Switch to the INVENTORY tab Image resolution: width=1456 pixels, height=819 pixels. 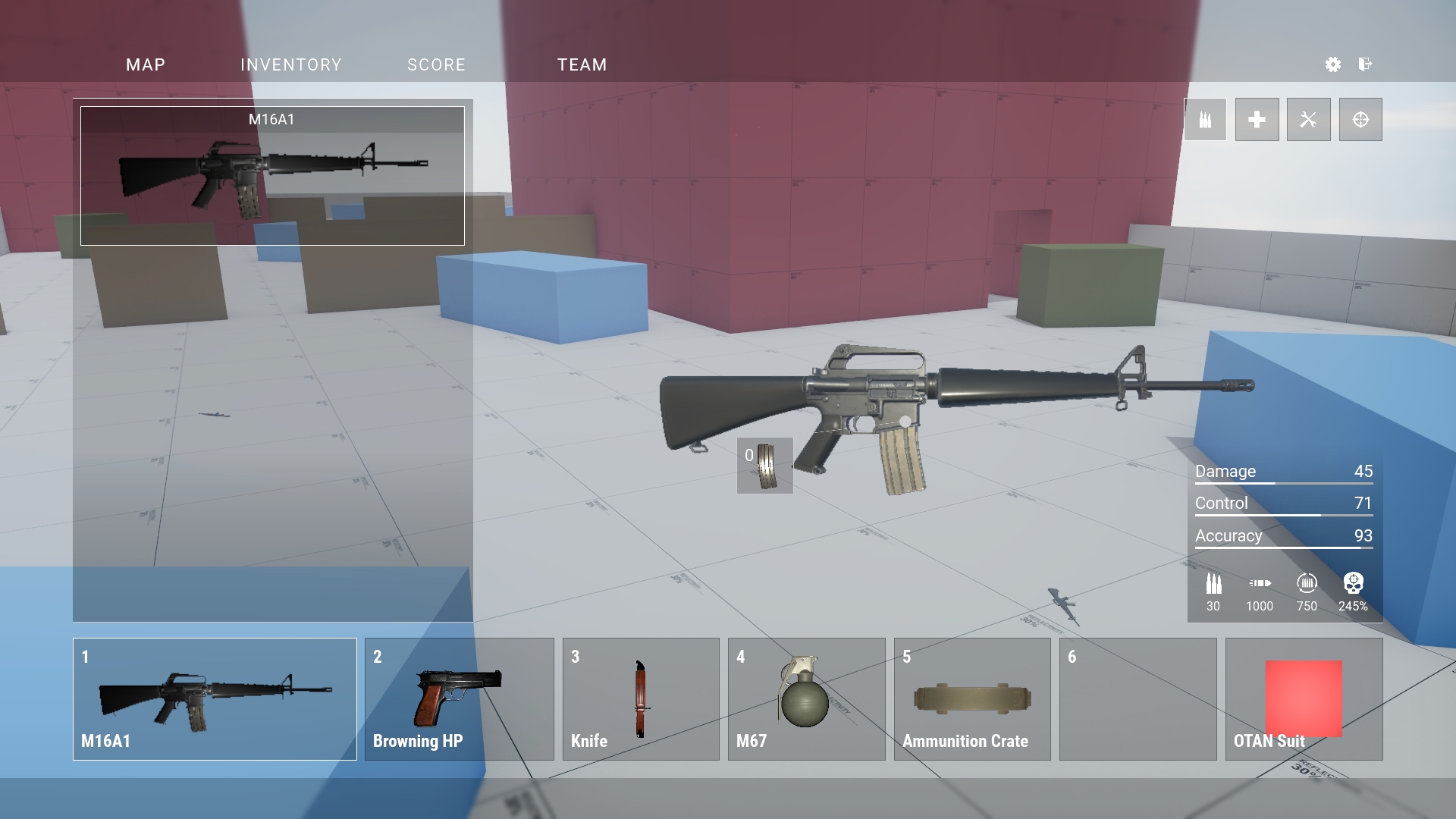[x=291, y=65]
